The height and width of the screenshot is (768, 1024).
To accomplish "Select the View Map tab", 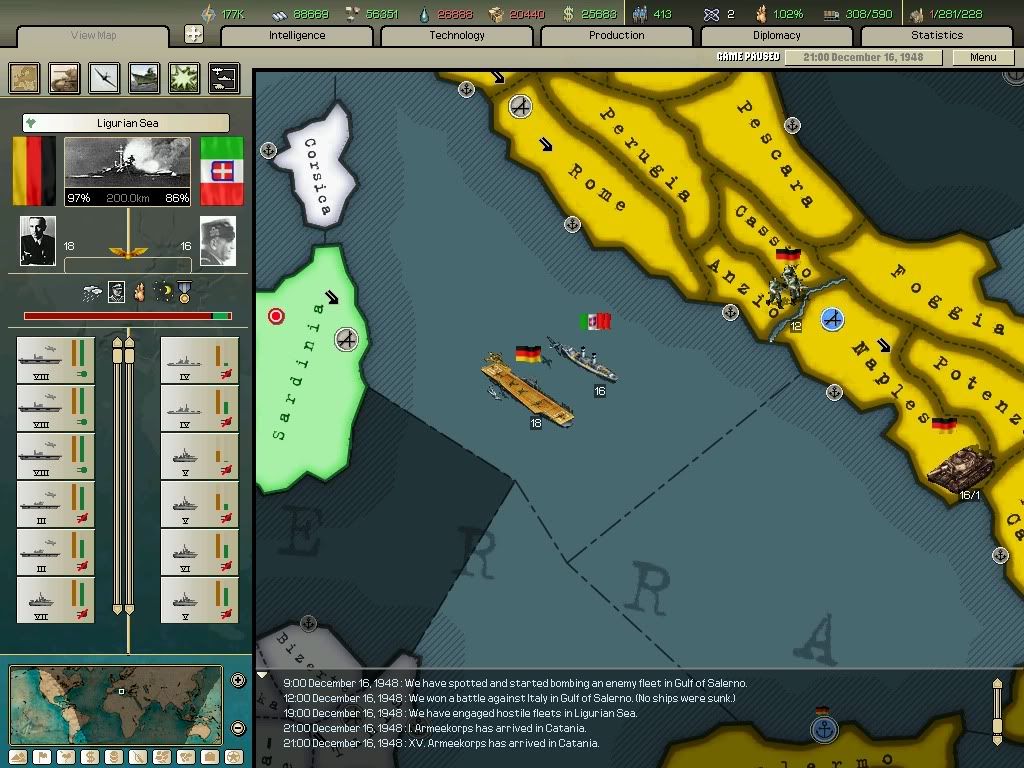I will point(93,36).
